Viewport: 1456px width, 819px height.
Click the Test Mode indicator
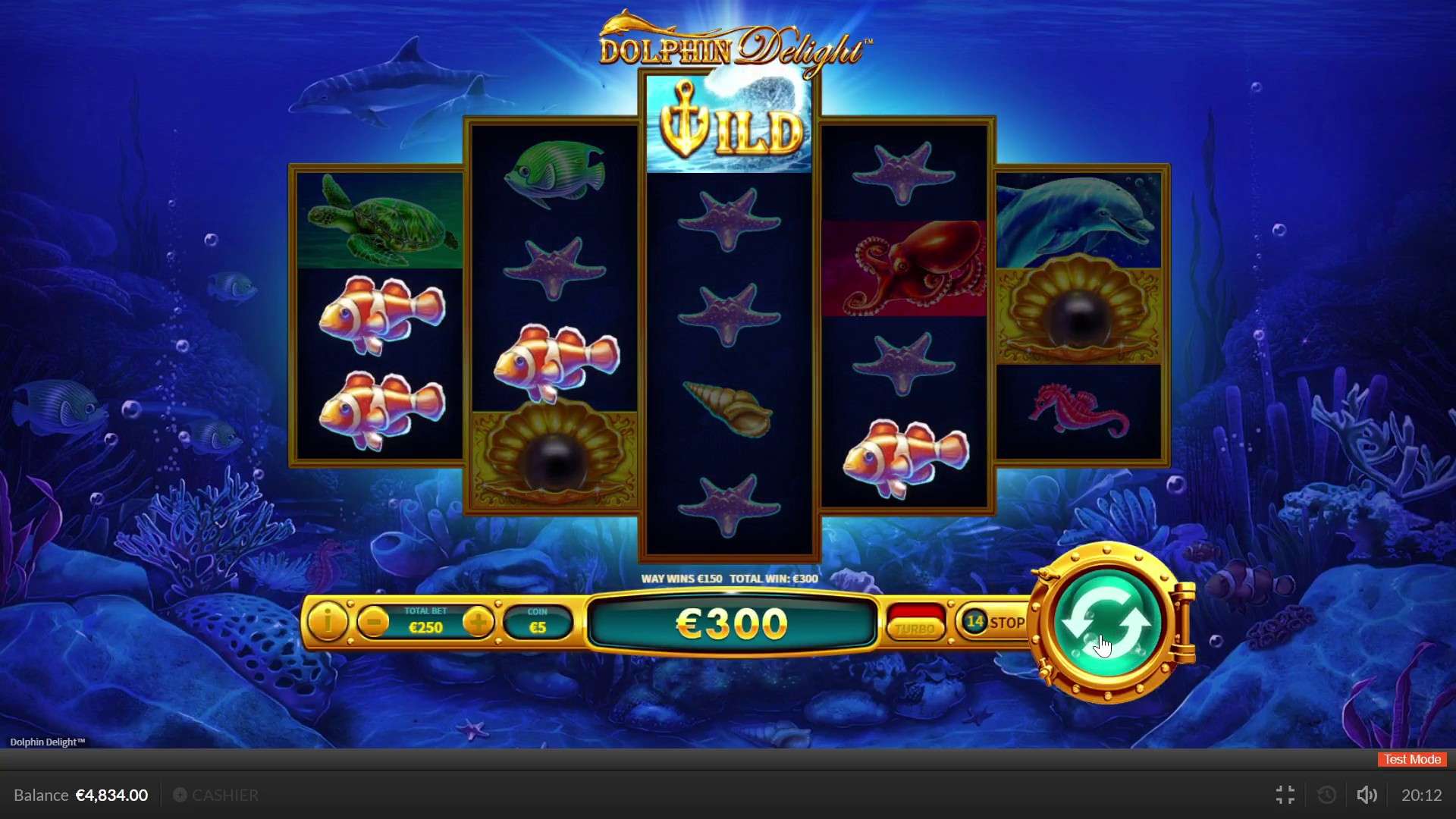click(x=1410, y=759)
